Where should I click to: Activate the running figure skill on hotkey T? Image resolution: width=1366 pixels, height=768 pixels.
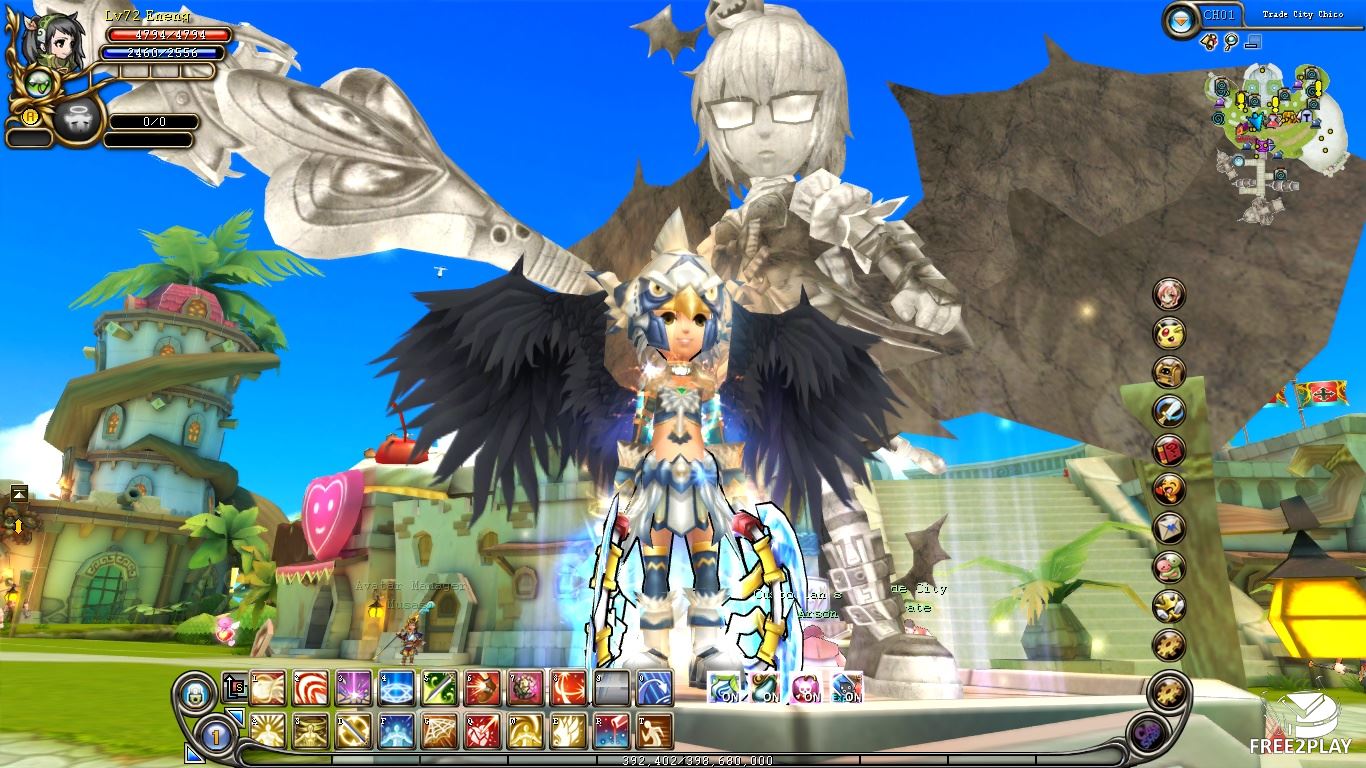[x=654, y=730]
